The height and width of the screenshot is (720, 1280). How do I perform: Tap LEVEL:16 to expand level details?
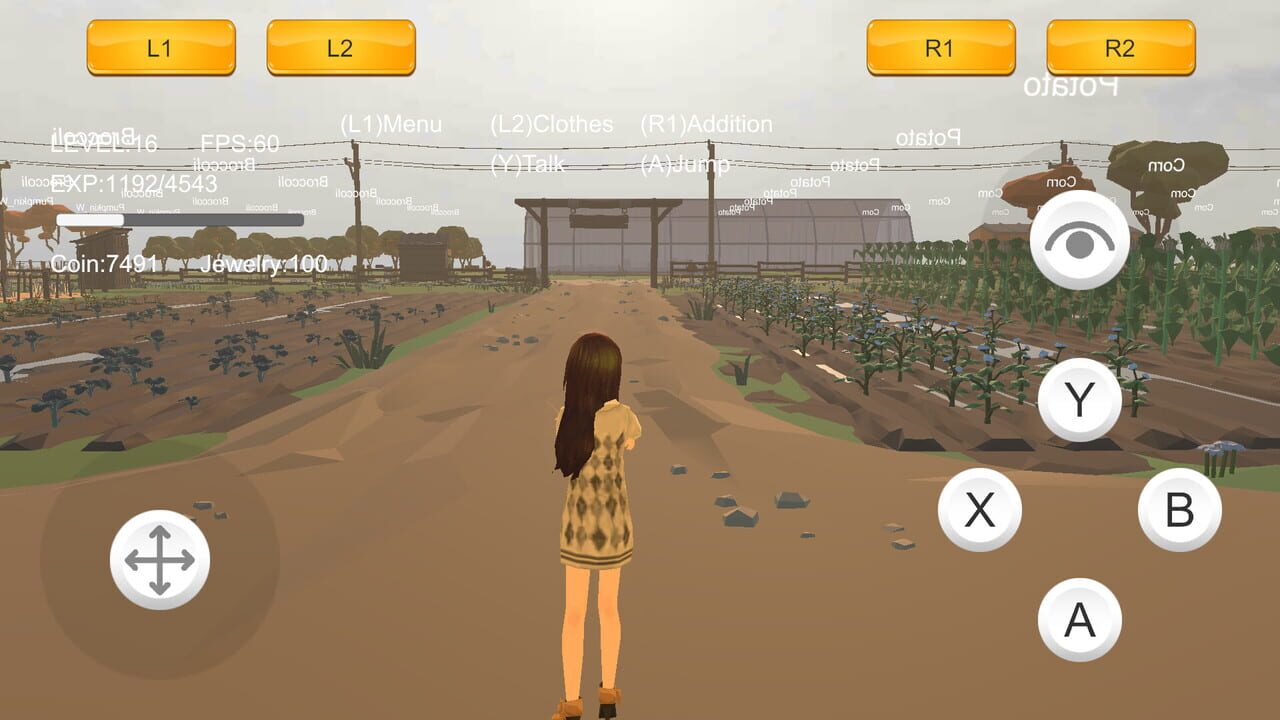103,144
